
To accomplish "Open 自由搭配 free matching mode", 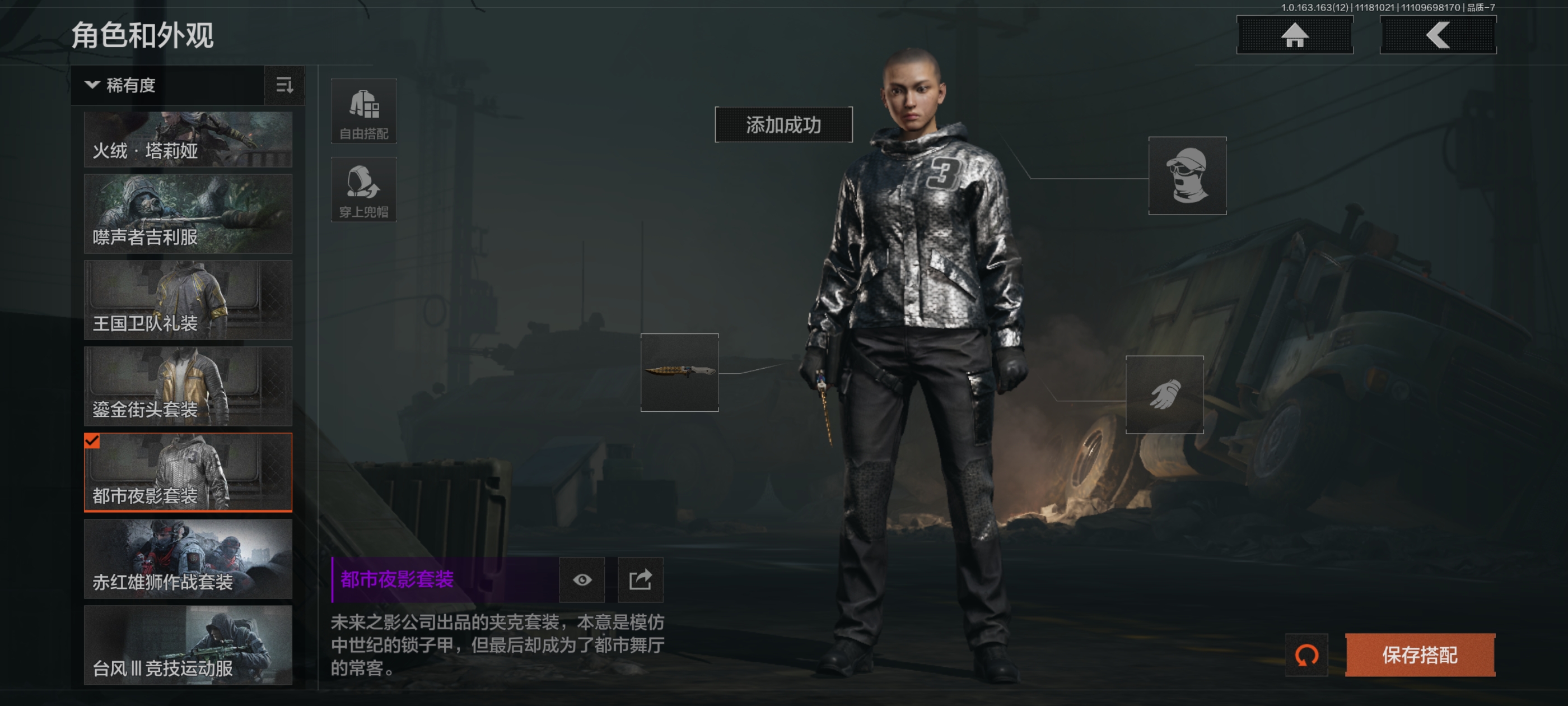I will click(363, 112).
